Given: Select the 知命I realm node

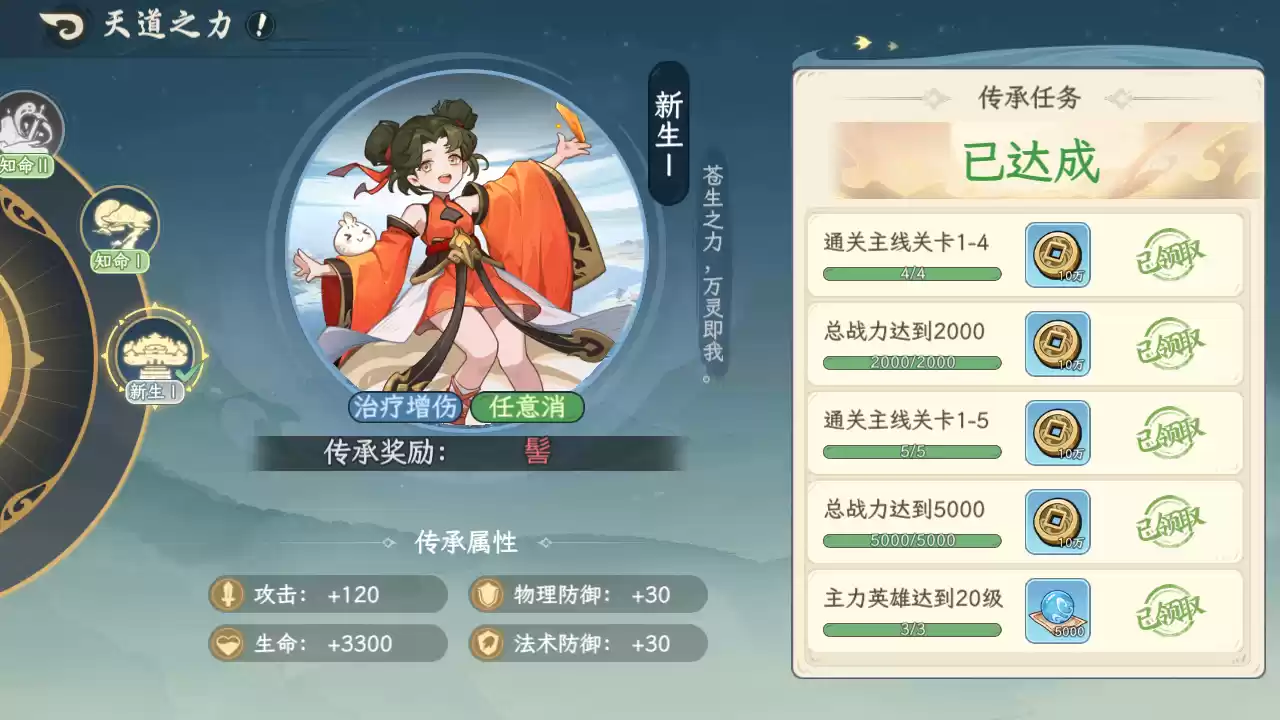Looking at the screenshot, I should tap(120, 222).
